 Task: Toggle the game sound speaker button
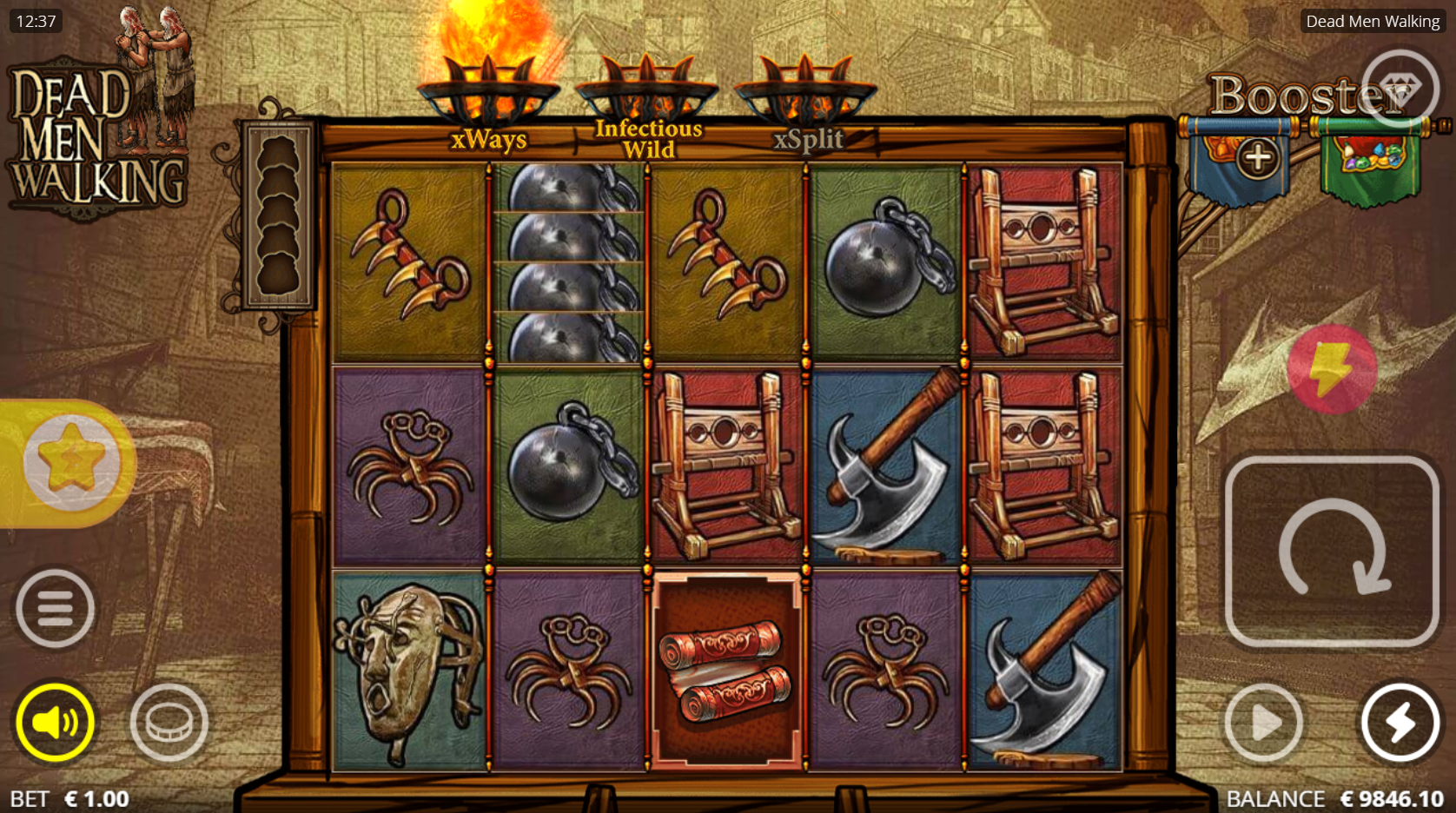tap(55, 722)
